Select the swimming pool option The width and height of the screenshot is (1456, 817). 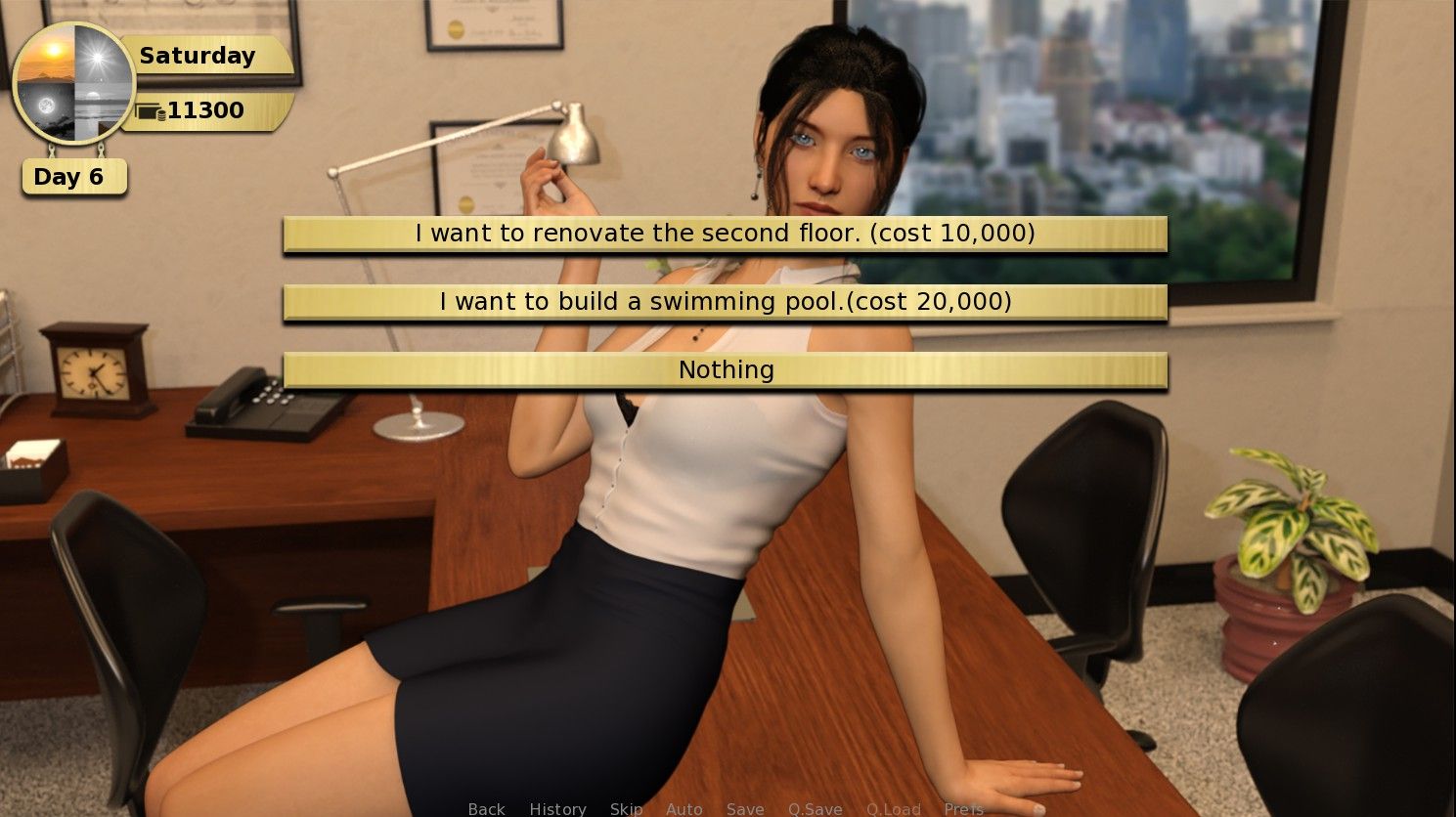726,302
